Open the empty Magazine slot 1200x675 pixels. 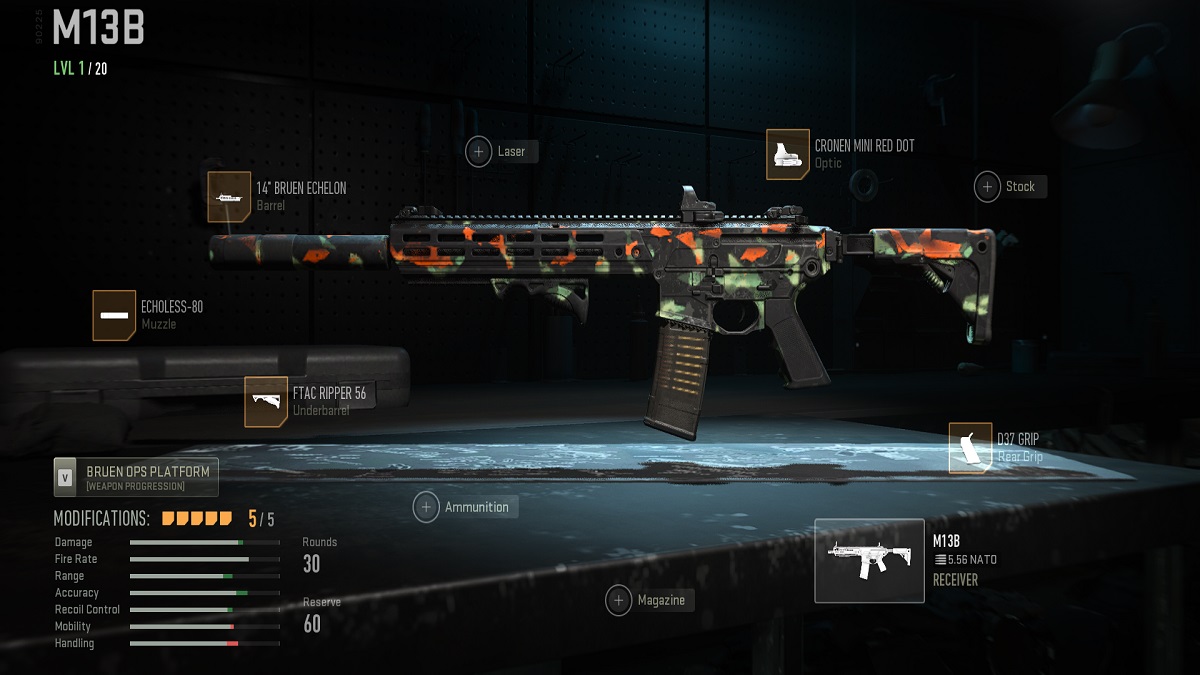(x=619, y=600)
